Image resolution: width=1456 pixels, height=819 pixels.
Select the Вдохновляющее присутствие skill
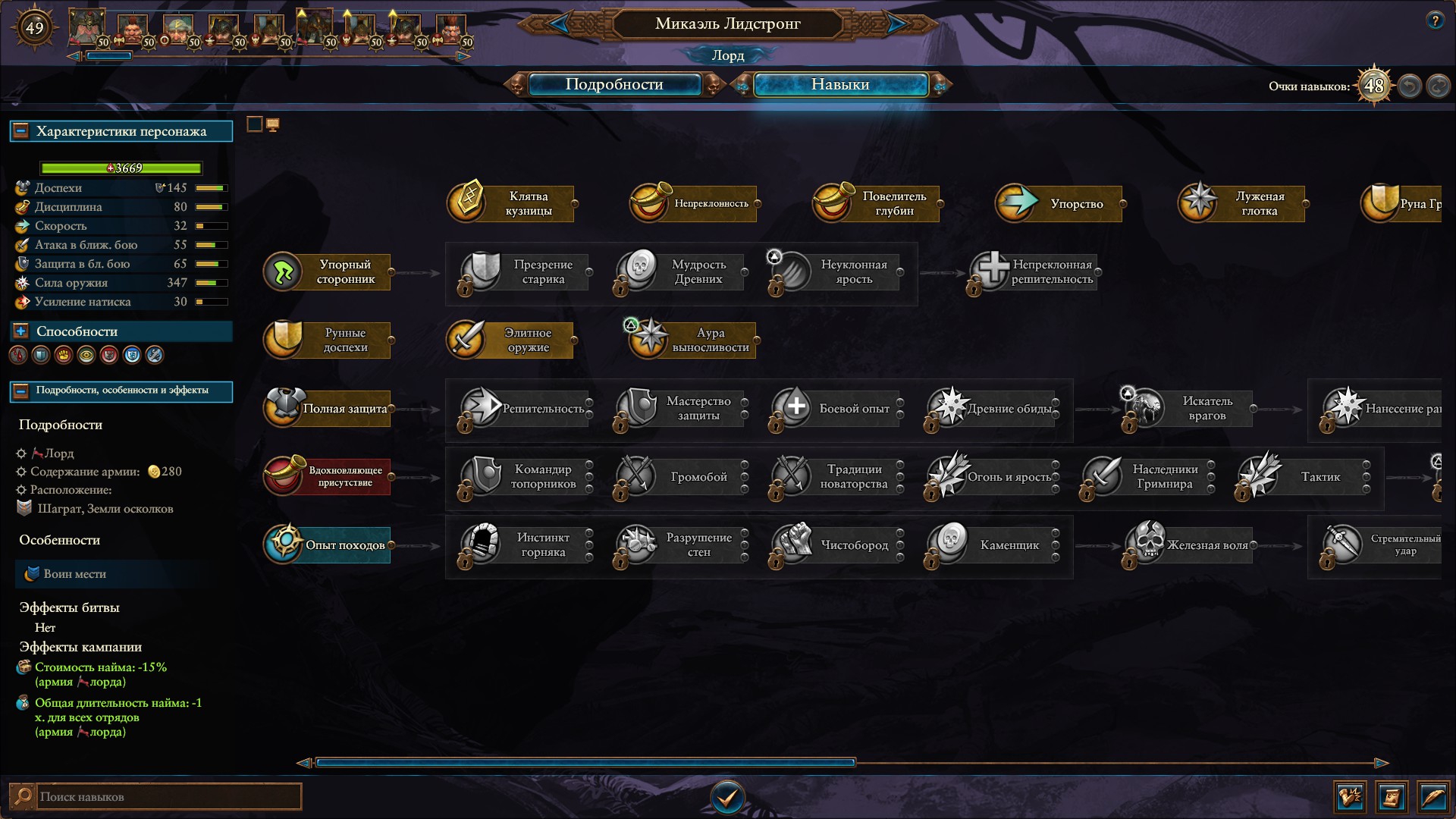328,476
